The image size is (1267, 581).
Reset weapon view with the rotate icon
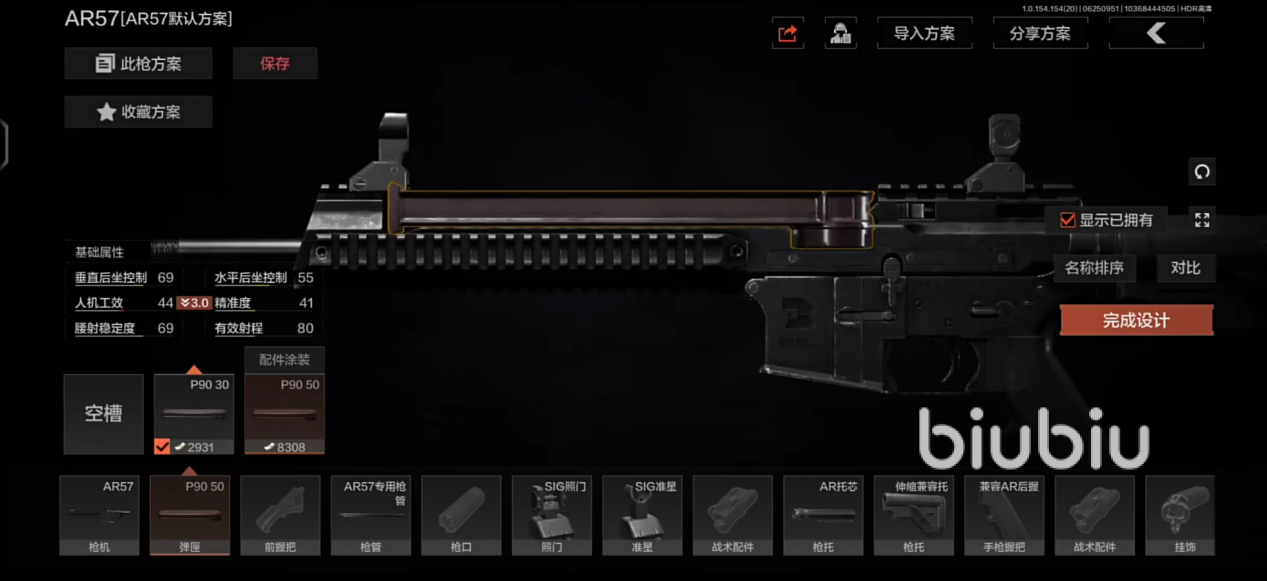pos(1202,171)
